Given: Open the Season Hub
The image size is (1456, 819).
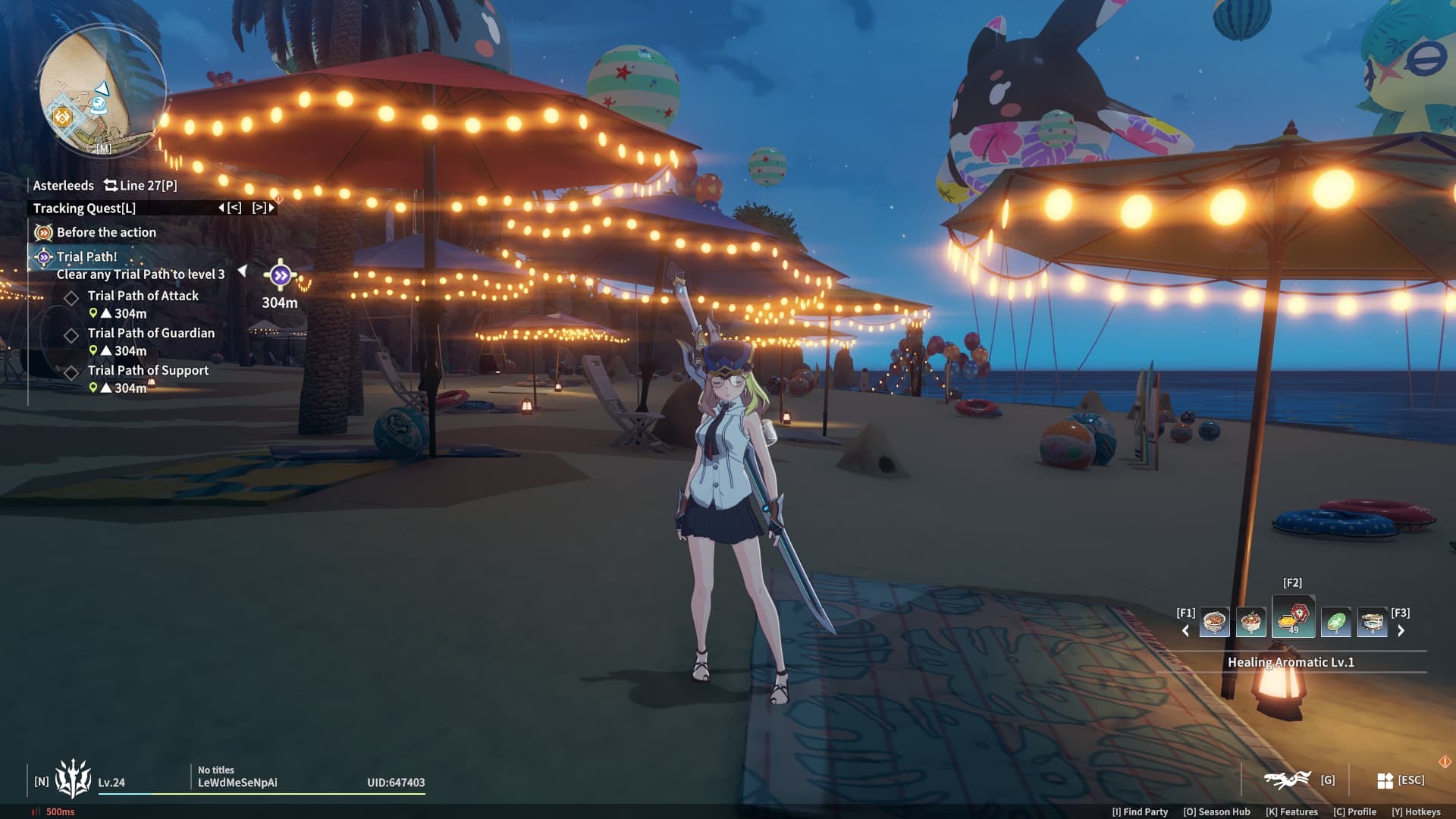Looking at the screenshot, I should click(x=1216, y=811).
